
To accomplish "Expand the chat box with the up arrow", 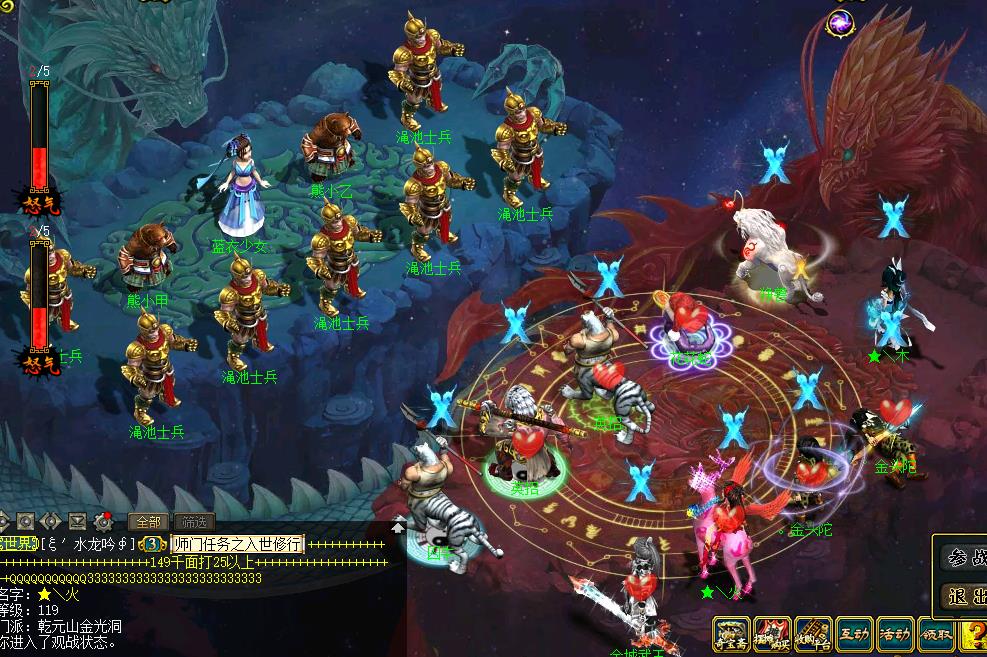I will click(398, 527).
